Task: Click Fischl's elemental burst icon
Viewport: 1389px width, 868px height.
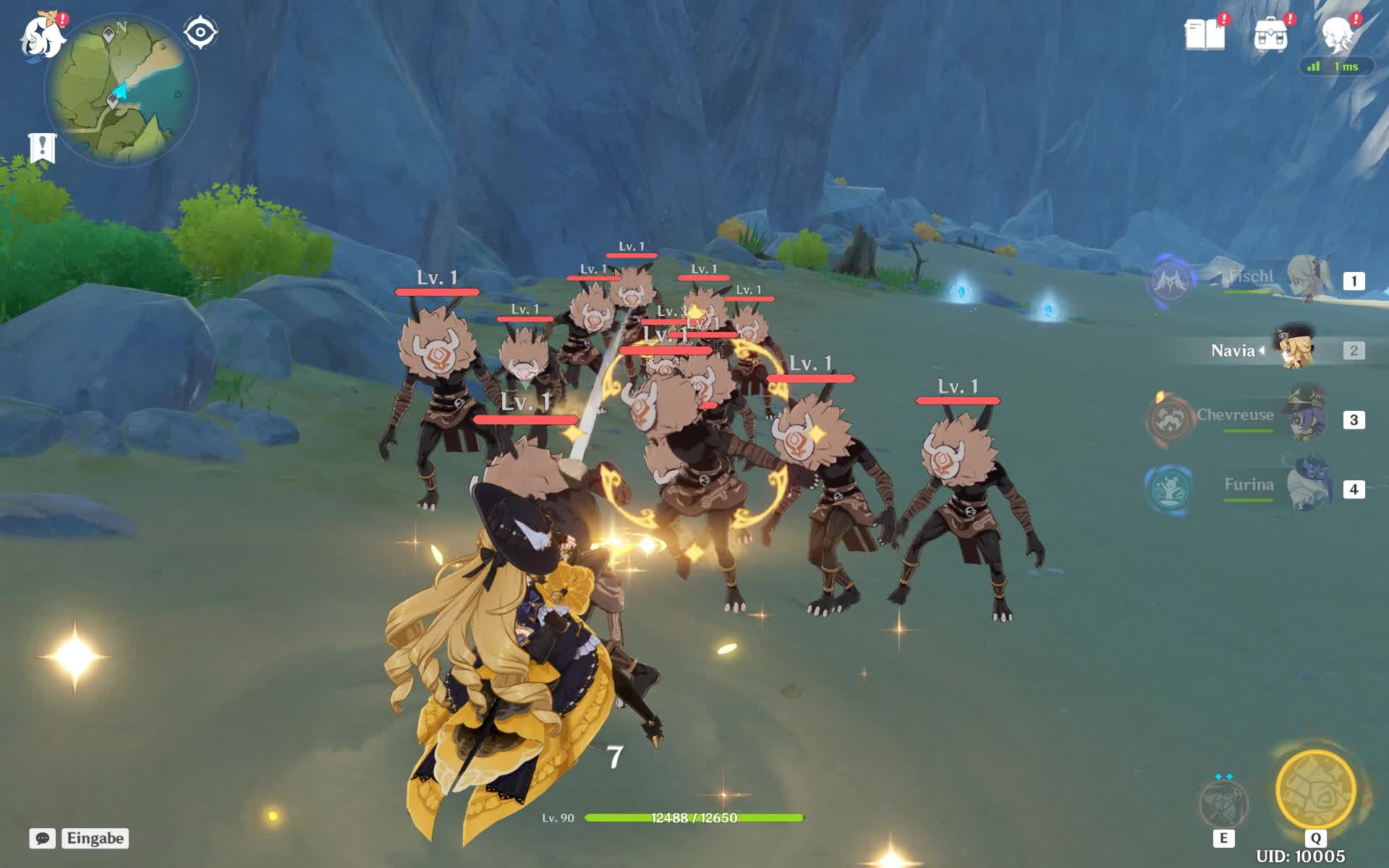Action: (x=1169, y=281)
